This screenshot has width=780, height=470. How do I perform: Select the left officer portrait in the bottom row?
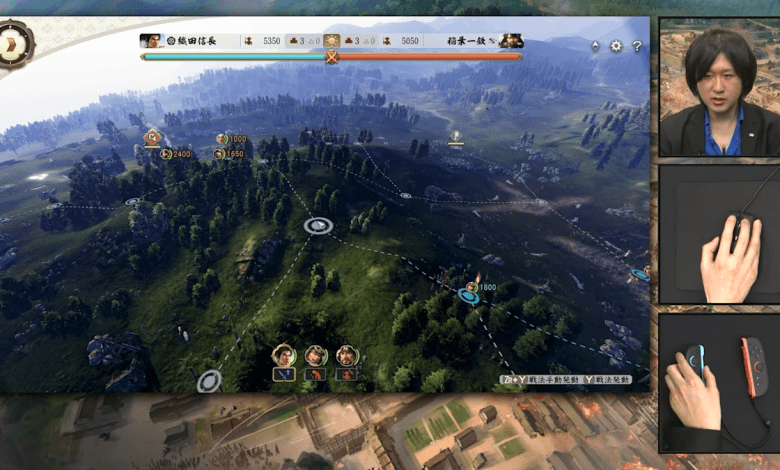[284, 356]
